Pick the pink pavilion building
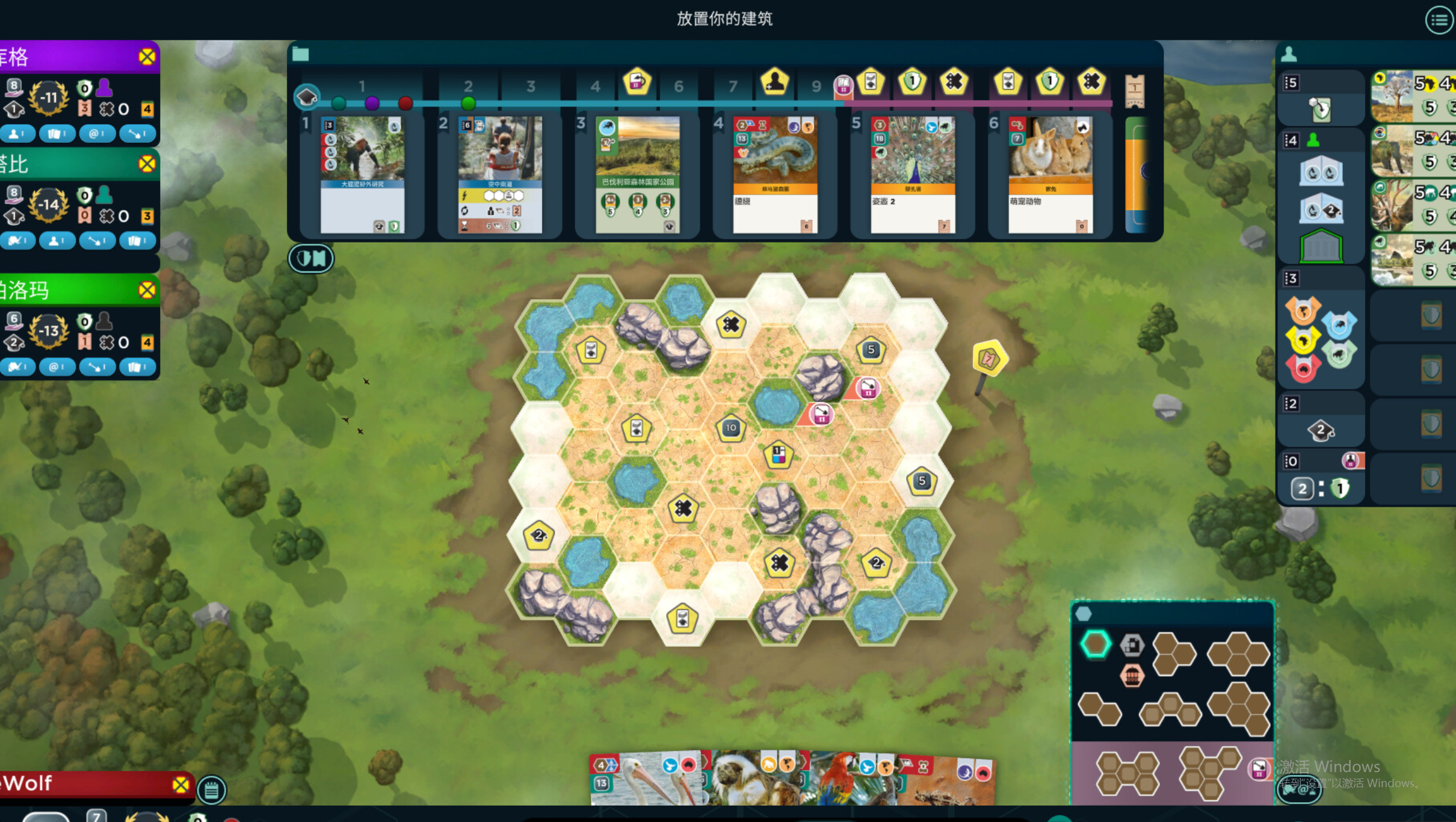 1132,675
